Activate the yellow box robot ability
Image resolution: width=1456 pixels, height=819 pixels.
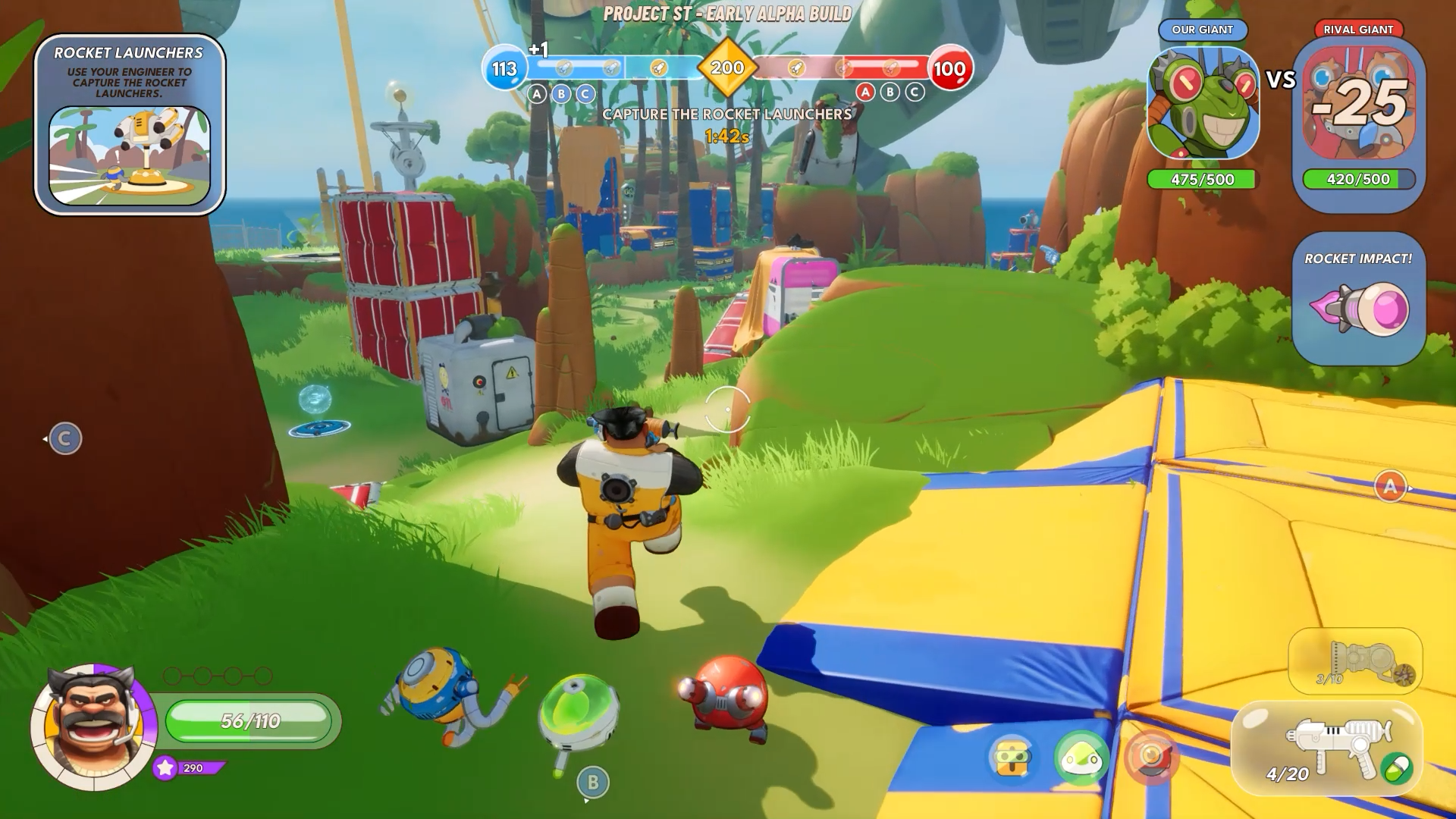(1012, 757)
